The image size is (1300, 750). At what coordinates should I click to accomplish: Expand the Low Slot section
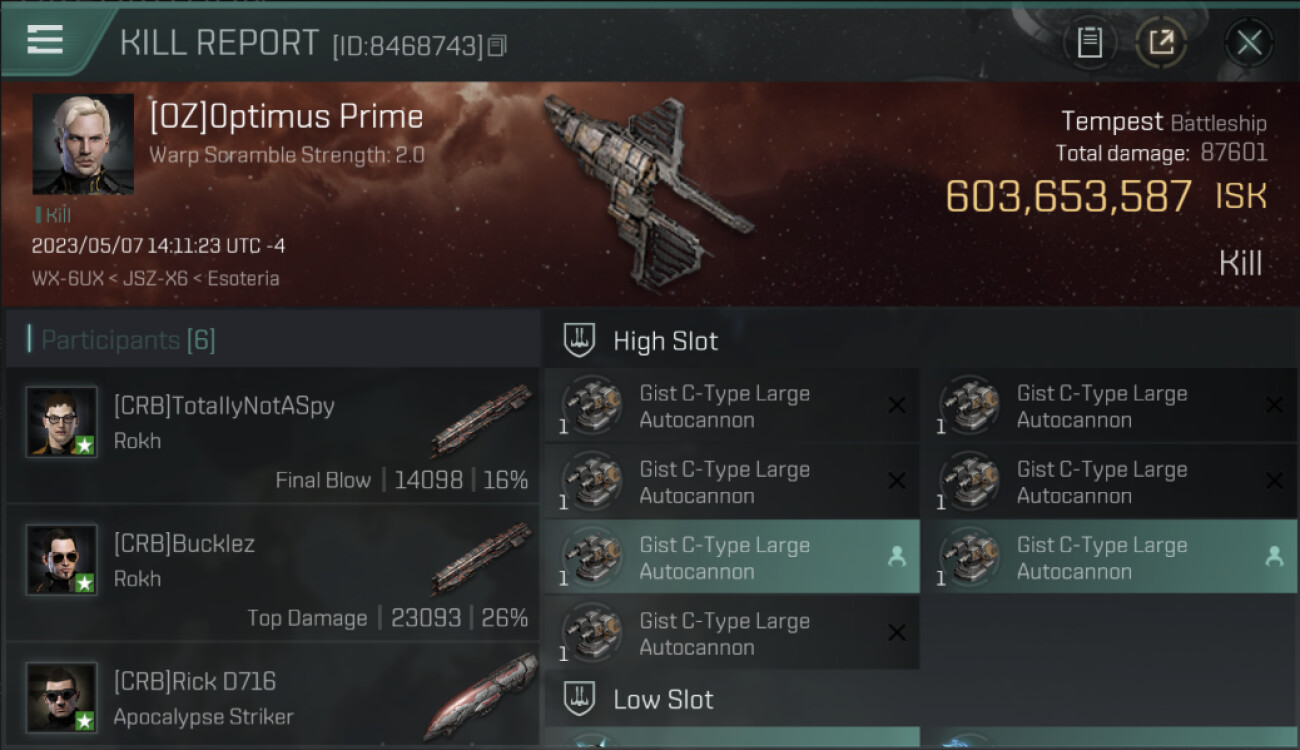coord(663,699)
